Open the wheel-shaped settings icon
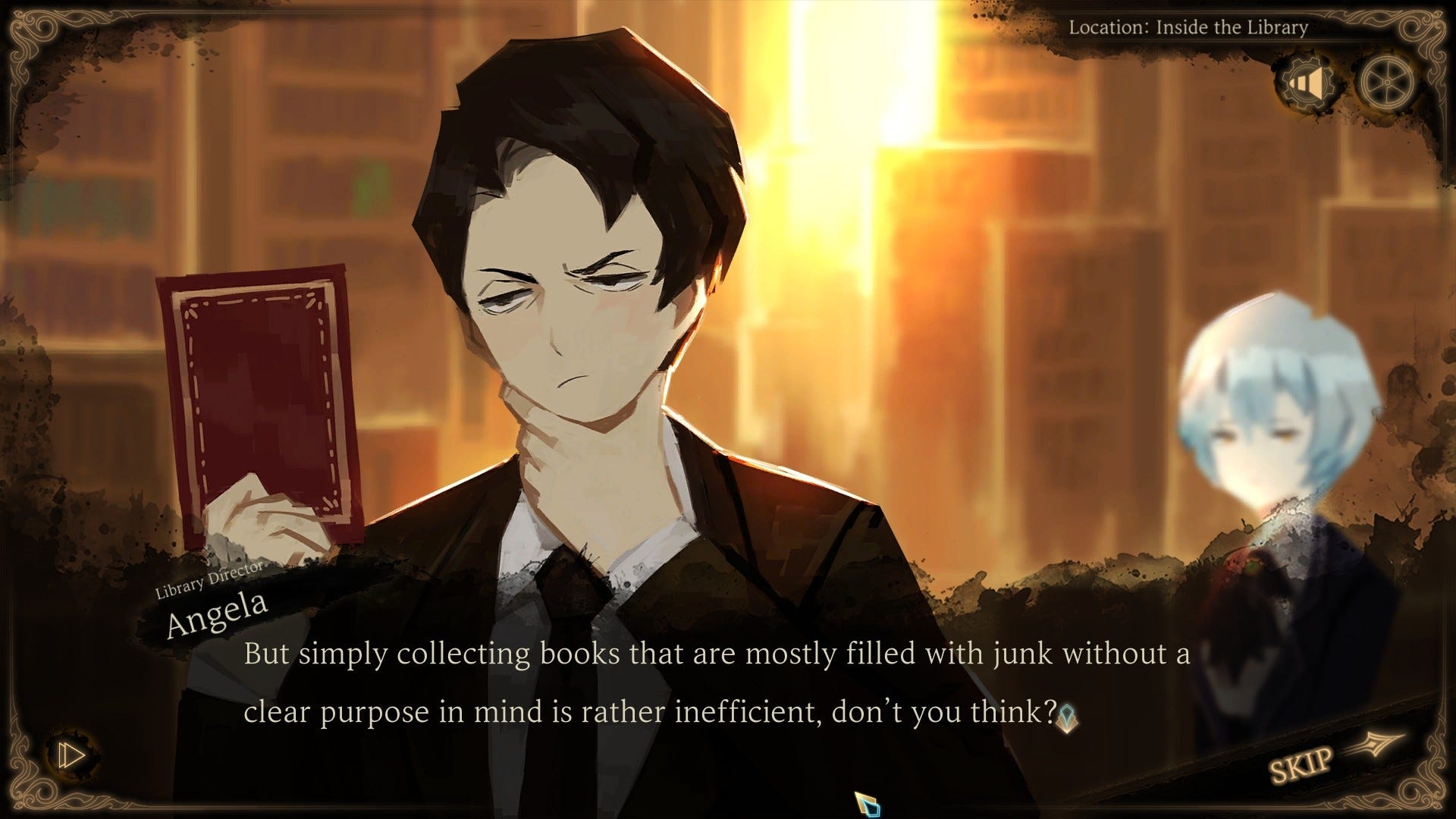1456x819 pixels. 1385,82
